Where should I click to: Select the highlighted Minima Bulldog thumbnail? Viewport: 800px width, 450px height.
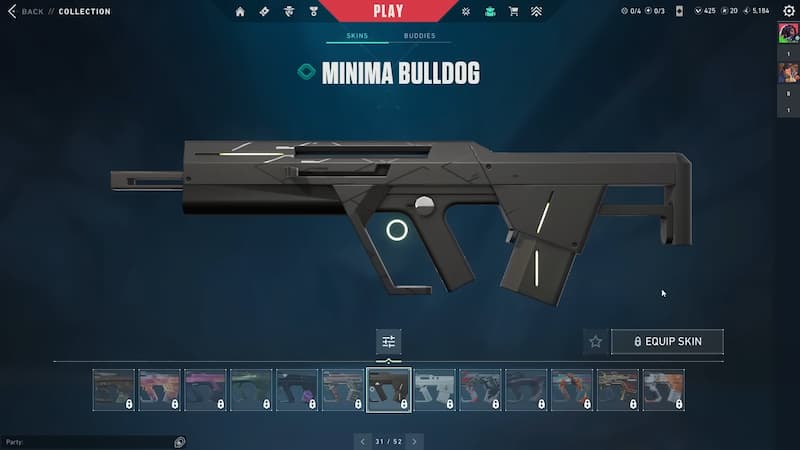tap(389, 390)
